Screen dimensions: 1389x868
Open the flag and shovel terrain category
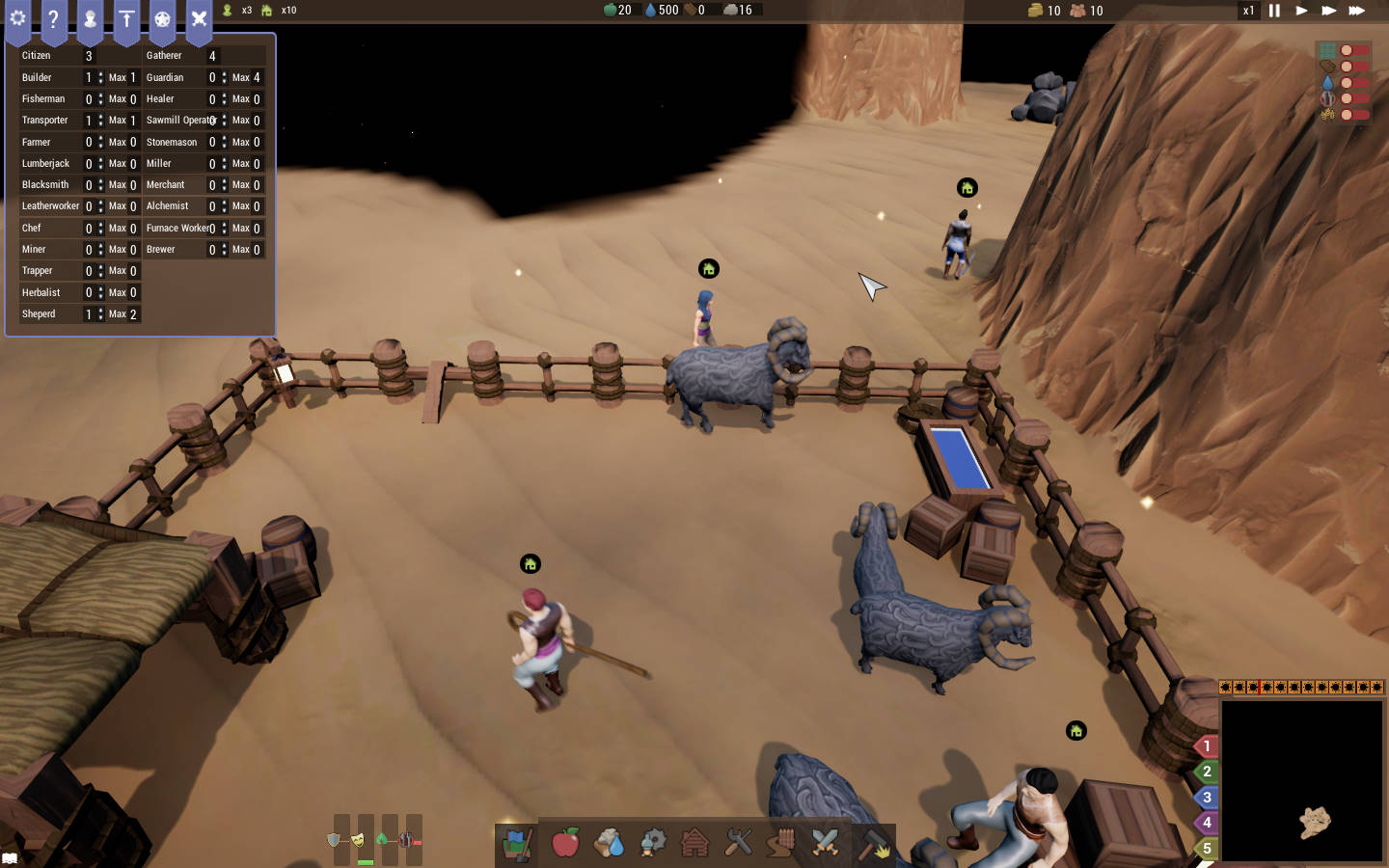[518, 844]
